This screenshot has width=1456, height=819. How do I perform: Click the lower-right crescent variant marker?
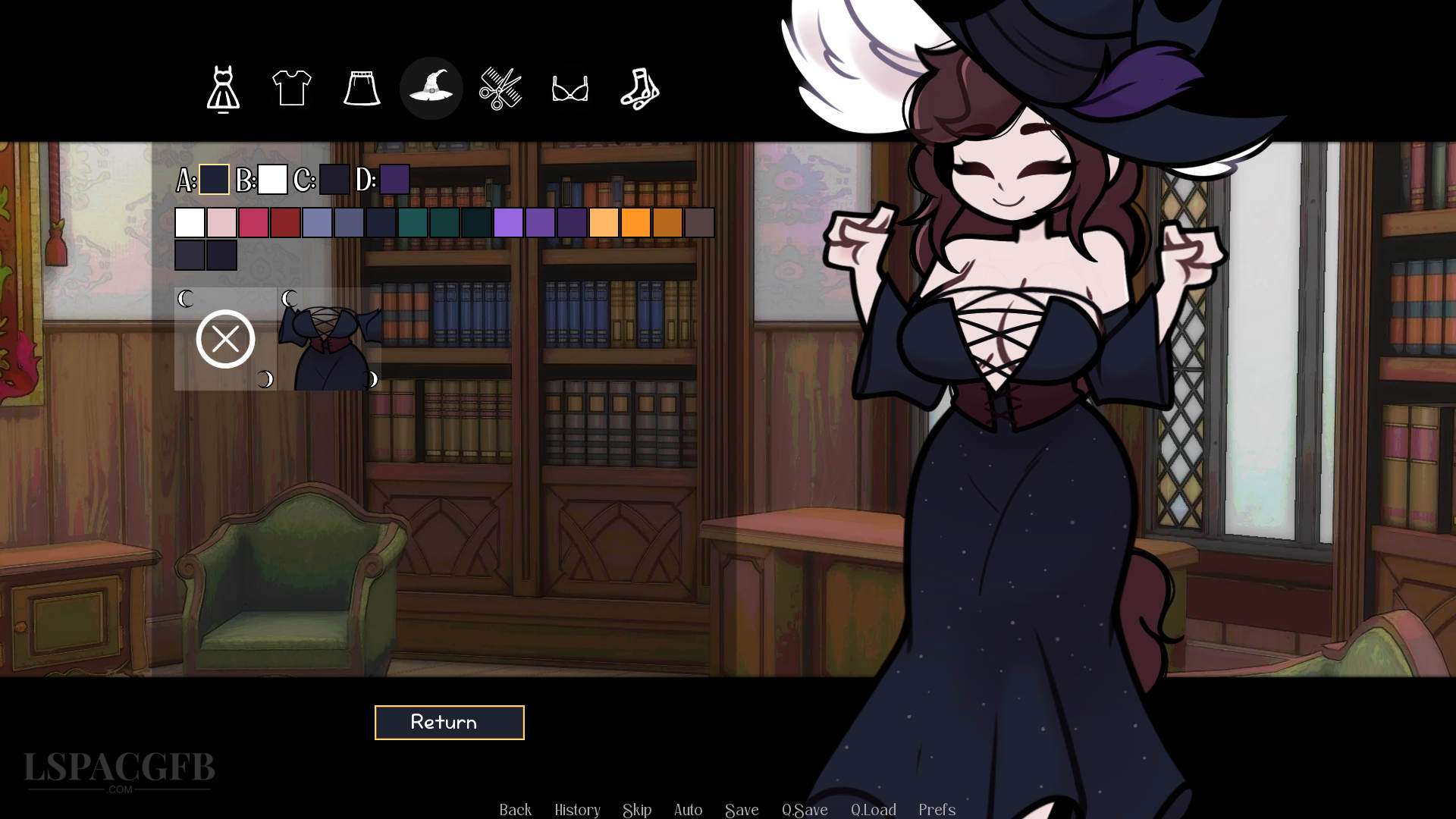point(372,379)
